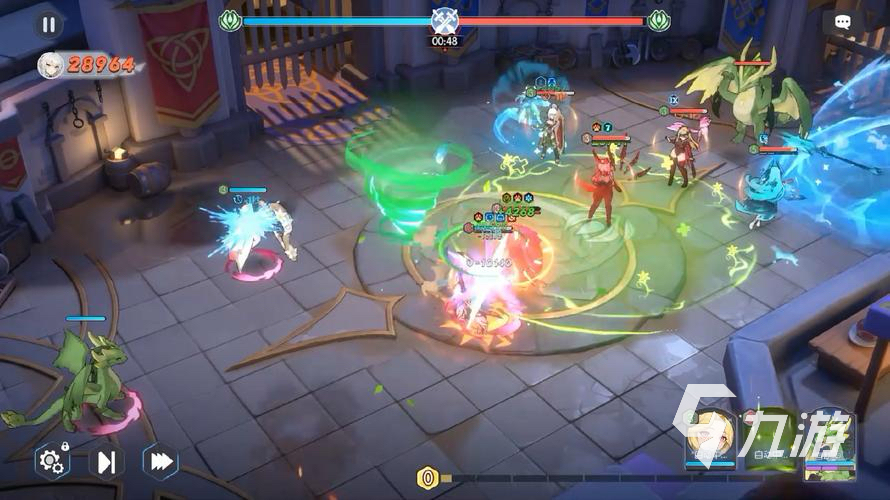
Task: Click the skip-to-end battle button
Action: coord(106,461)
